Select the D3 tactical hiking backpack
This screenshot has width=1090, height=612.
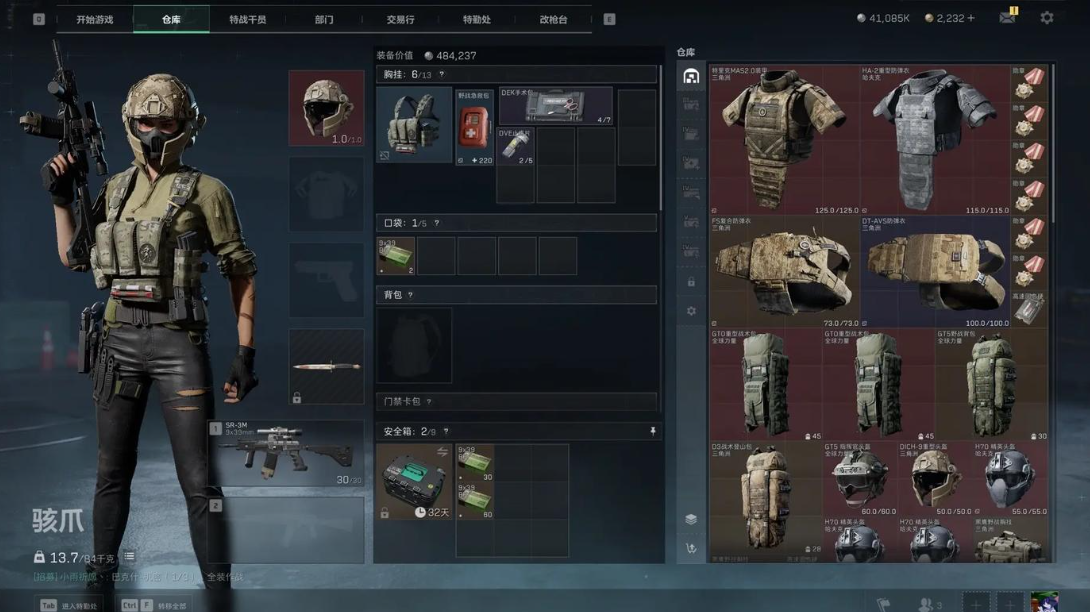click(x=766, y=497)
